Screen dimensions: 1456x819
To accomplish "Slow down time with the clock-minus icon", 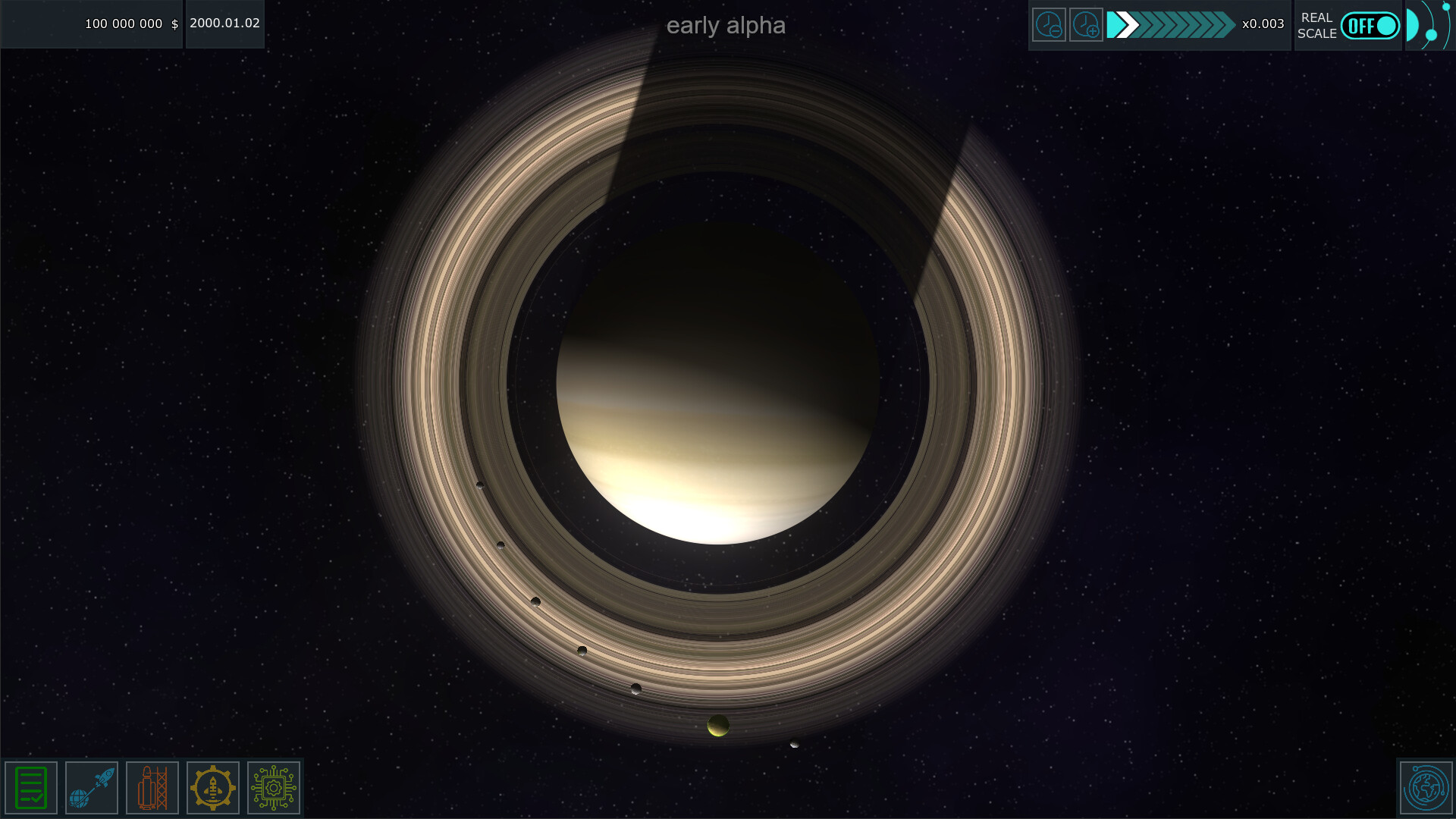I will tap(1049, 25).
